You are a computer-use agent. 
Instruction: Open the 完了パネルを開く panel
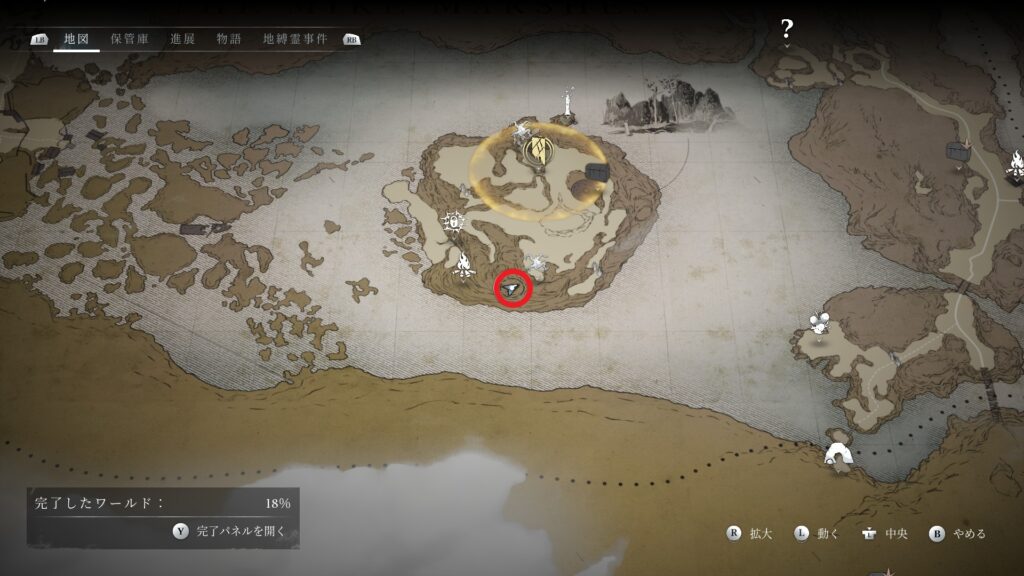[x=230, y=531]
